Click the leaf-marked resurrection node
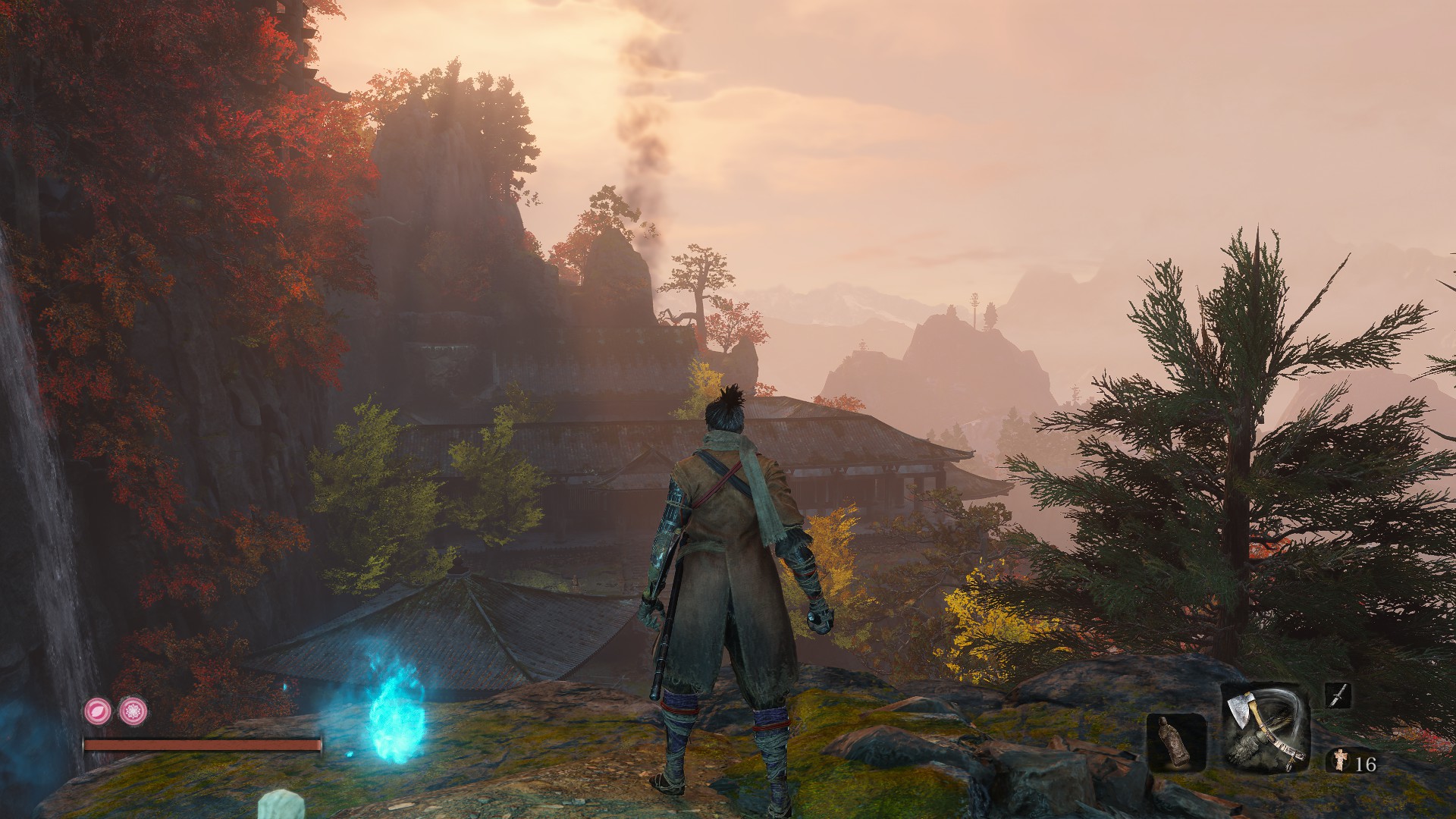1456x819 pixels. coord(98,711)
